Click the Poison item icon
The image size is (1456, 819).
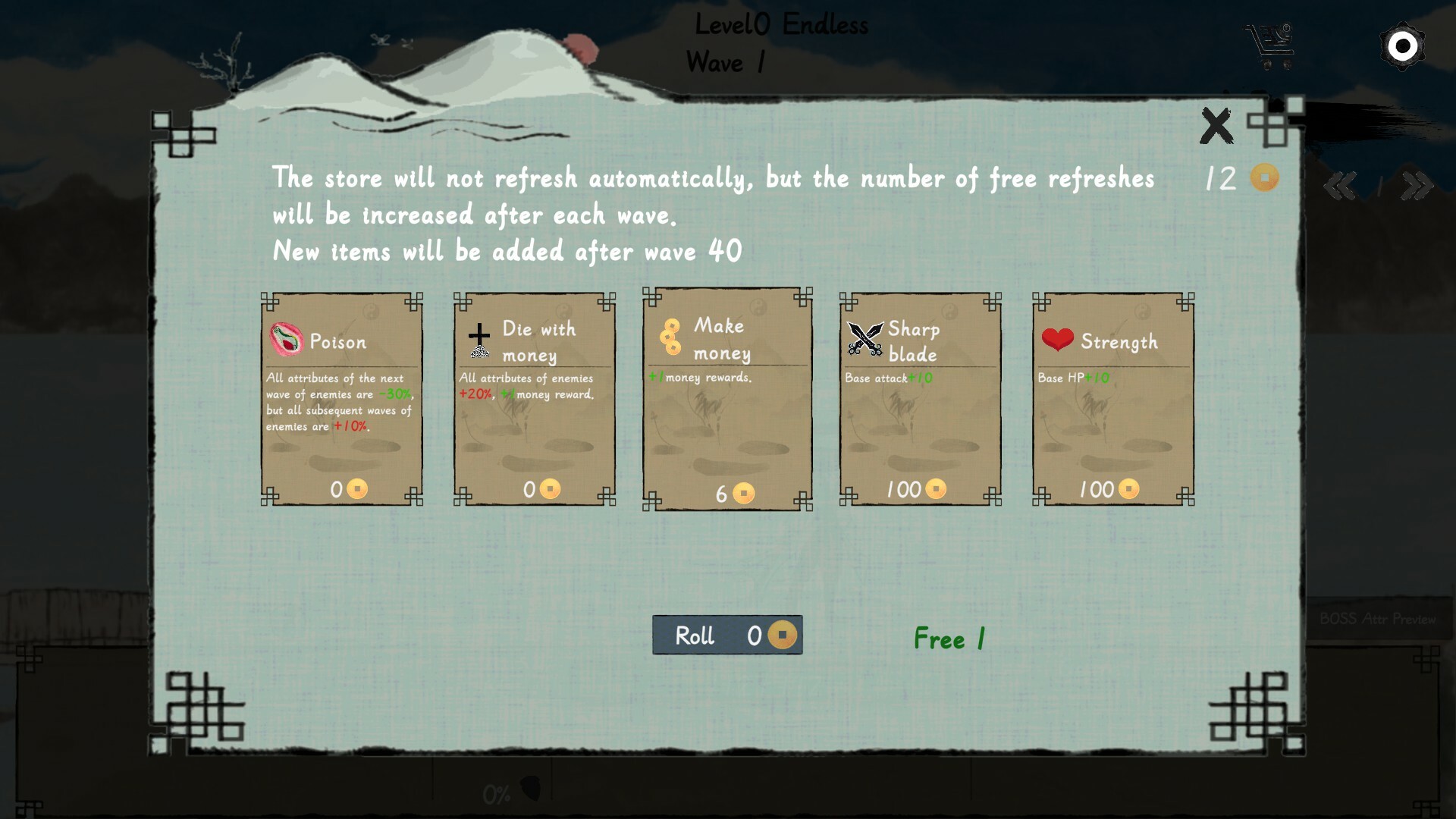287,342
